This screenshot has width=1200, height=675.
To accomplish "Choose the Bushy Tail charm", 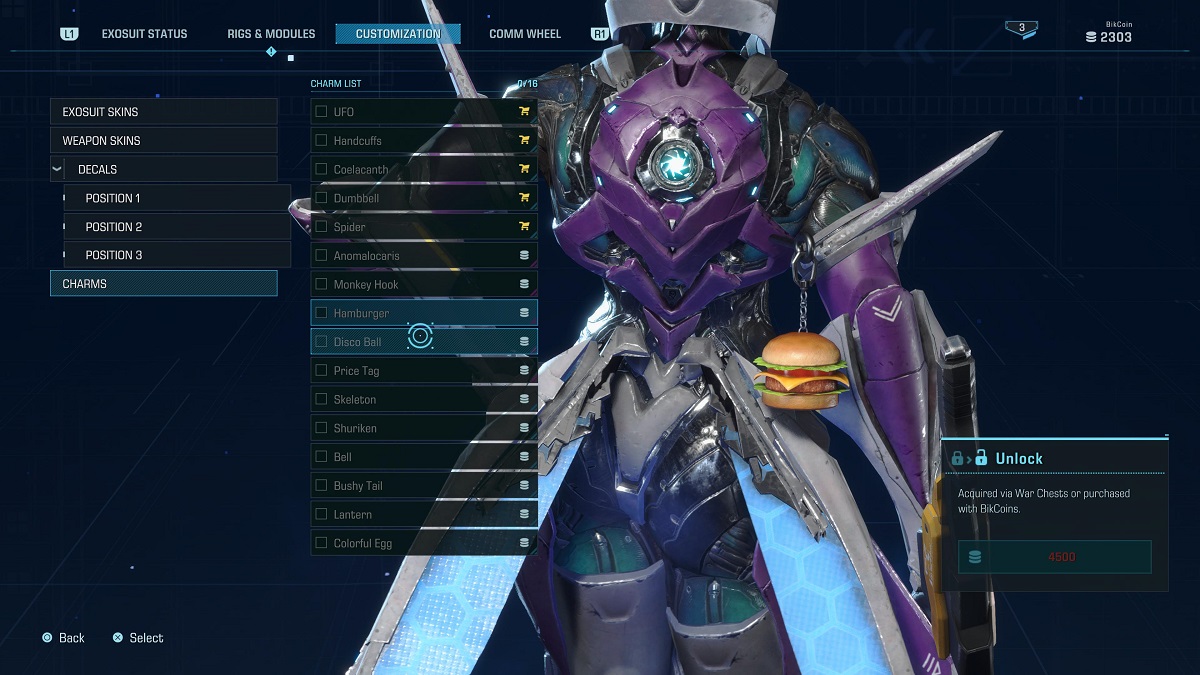I will pyautogui.click(x=424, y=486).
